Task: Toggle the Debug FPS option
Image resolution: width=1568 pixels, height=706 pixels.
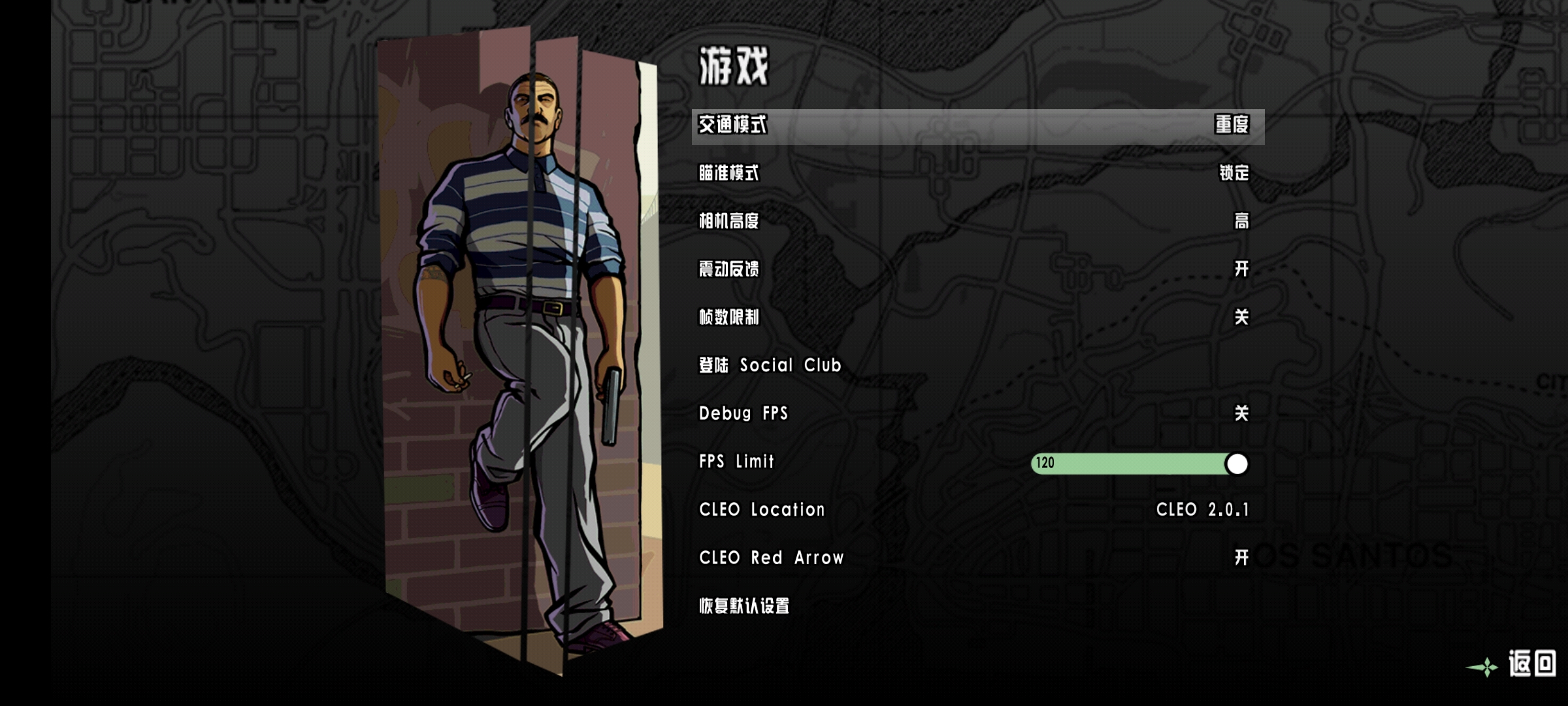Action: [977, 414]
